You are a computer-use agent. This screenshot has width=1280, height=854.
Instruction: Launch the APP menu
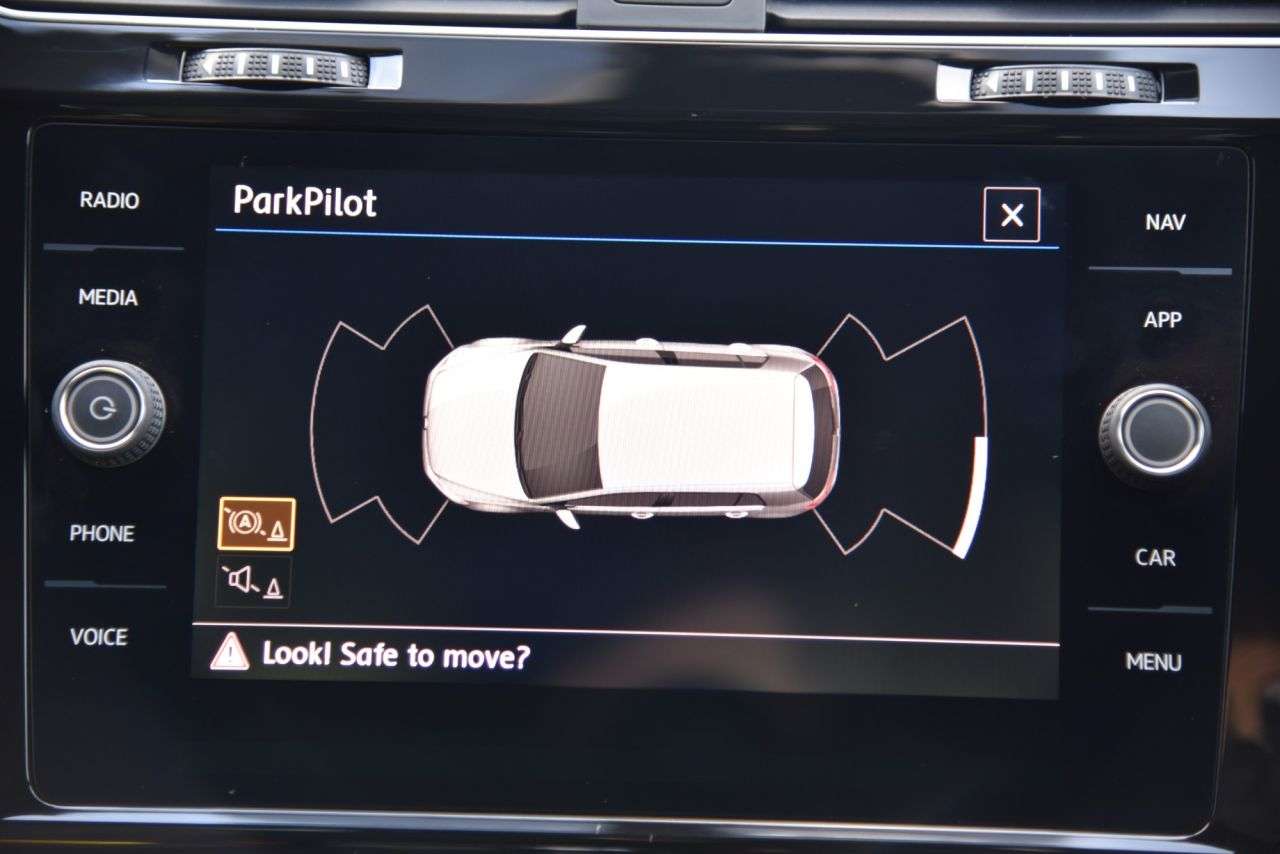click(x=1162, y=320)
